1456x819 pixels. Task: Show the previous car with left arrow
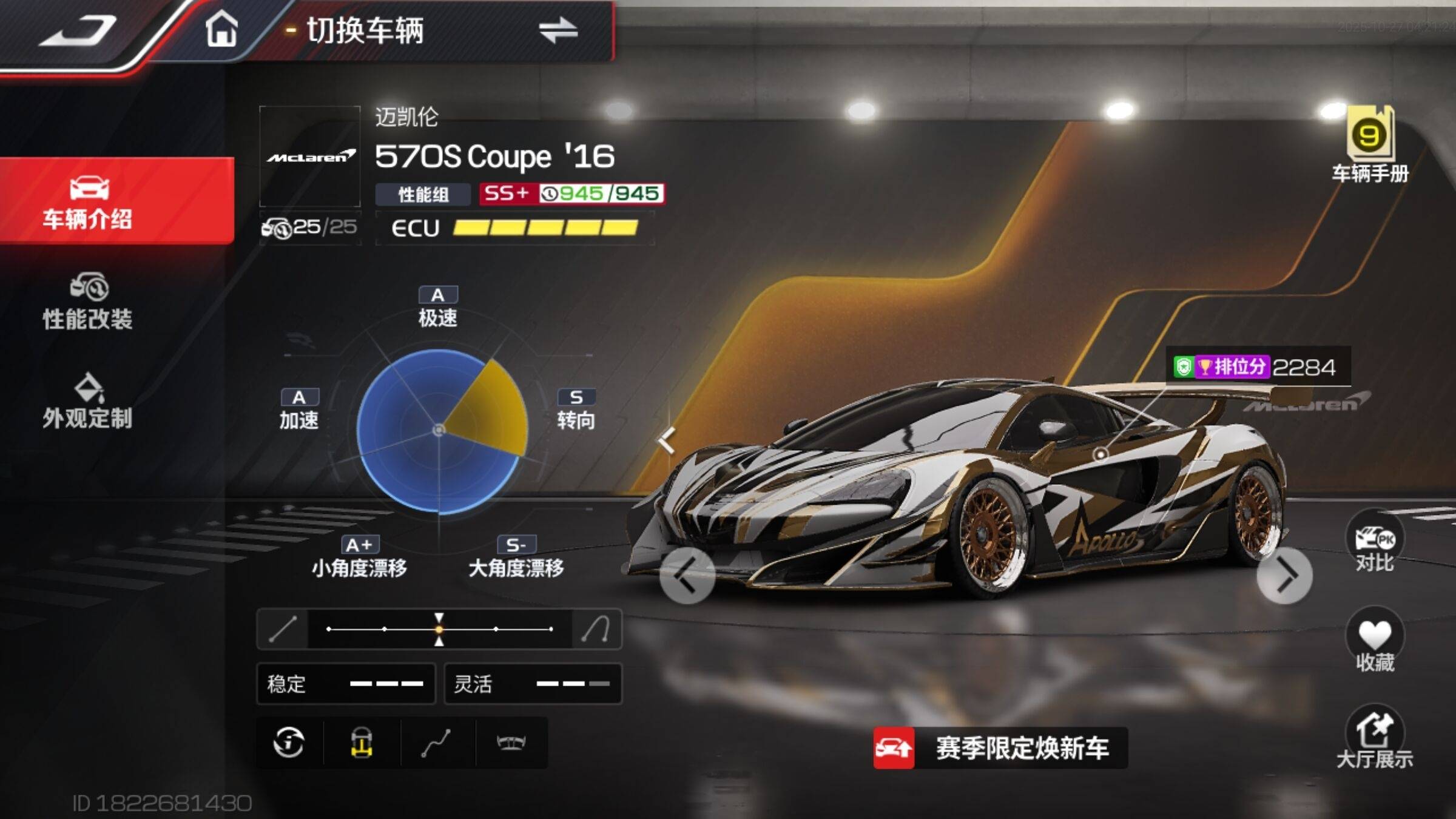click(687, 575)
